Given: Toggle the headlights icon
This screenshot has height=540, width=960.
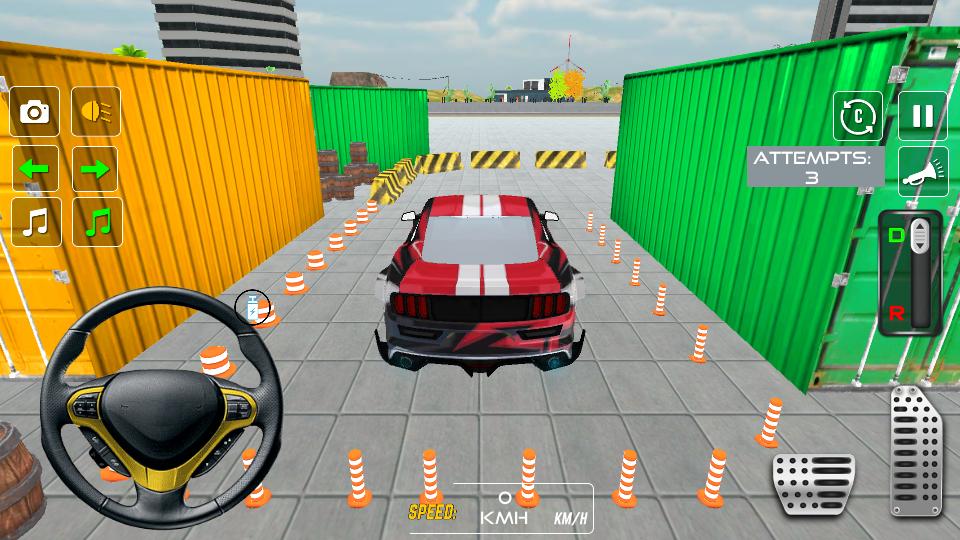Looking at the screenshot, I should 95,112.
